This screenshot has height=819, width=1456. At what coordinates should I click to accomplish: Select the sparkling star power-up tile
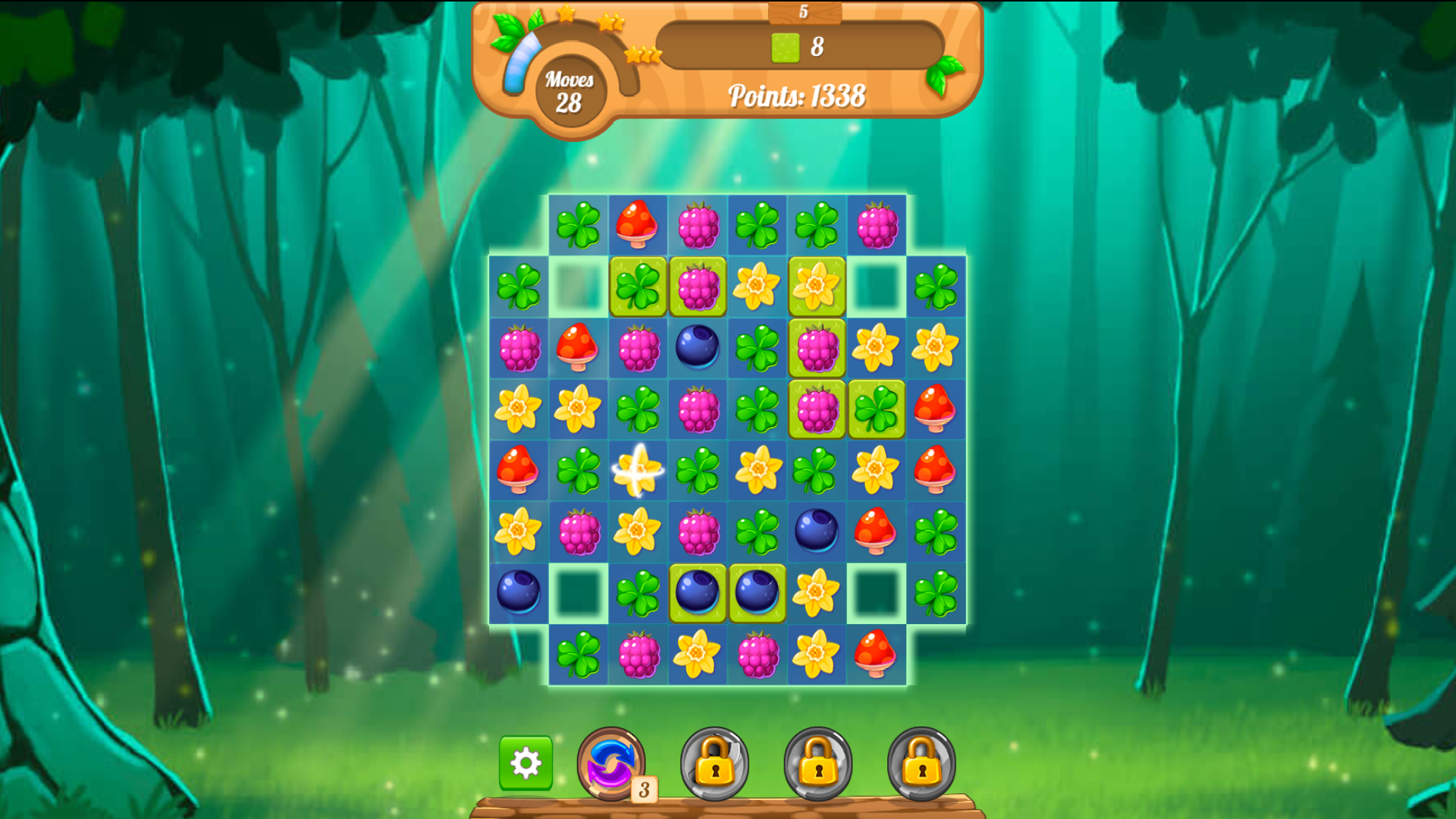637,470
